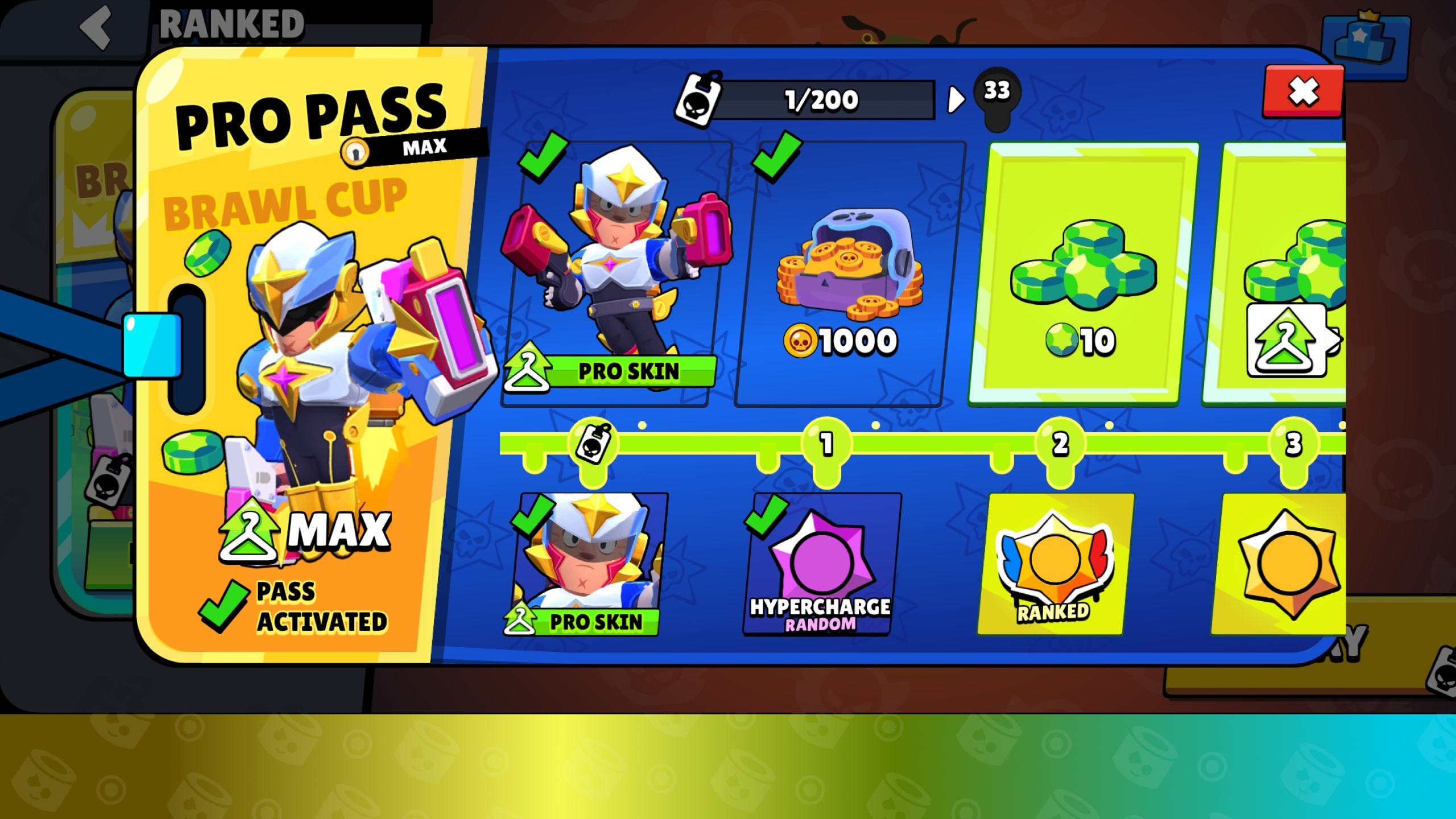Open the Hypercharge Random reward
1456x819 pixels.
coord(821,564)
